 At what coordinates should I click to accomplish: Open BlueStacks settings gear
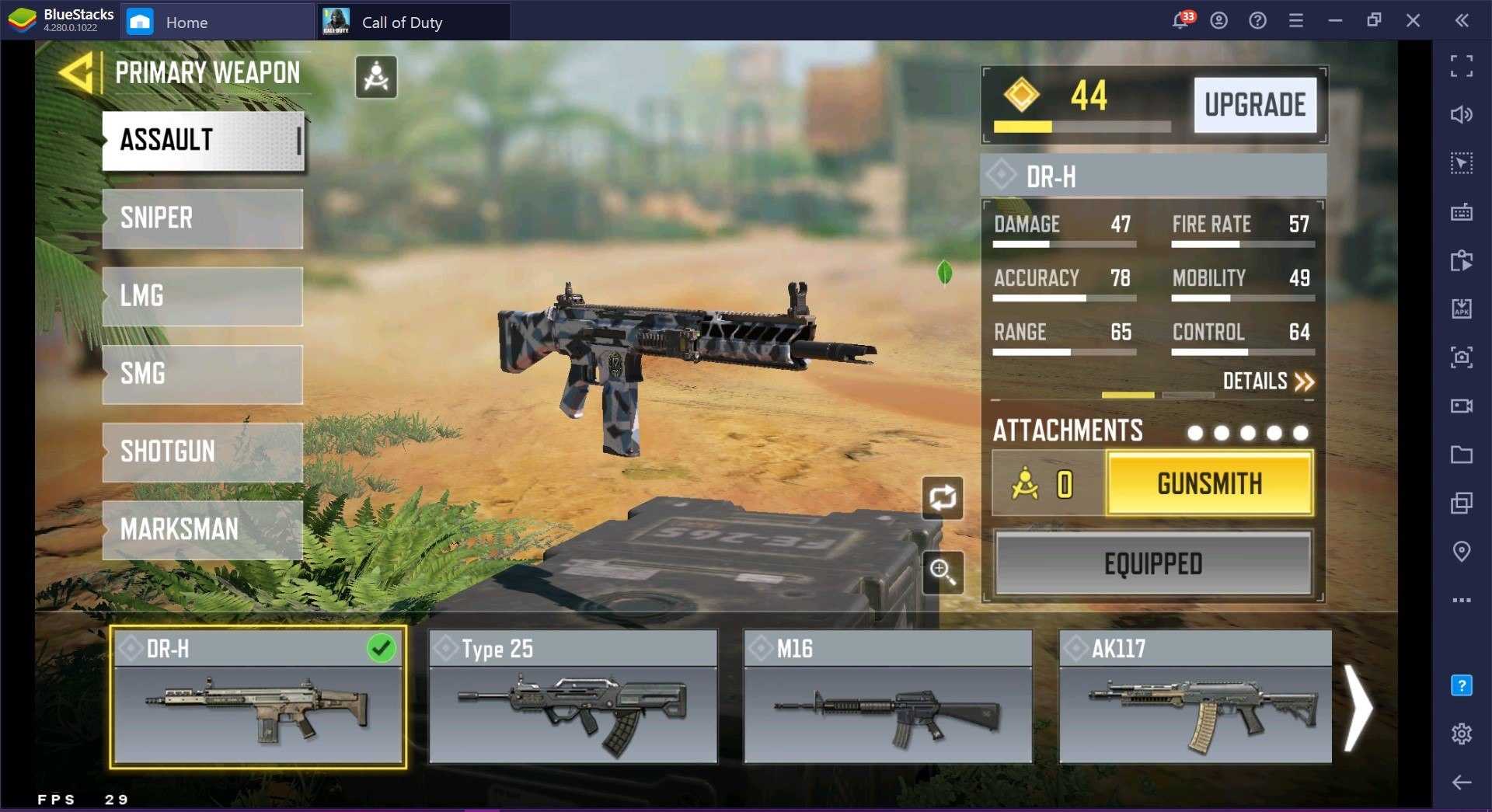tap(1462, 734)
